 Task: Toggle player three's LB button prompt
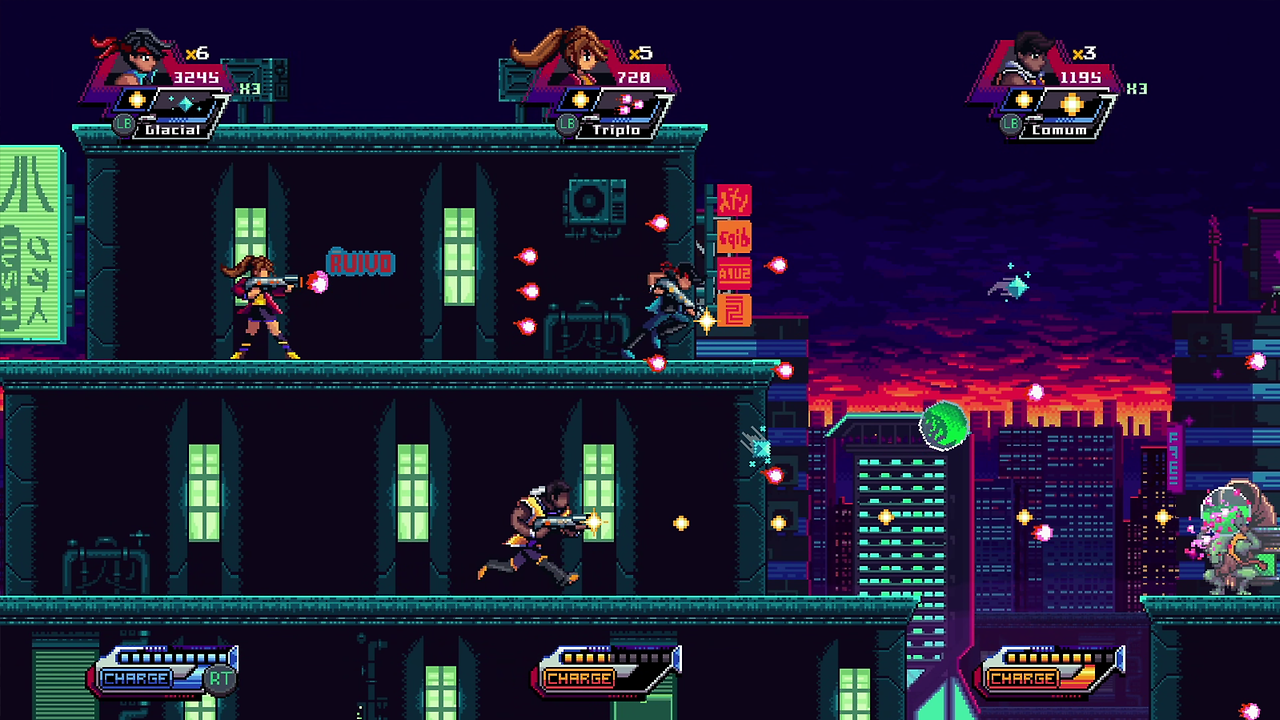pyautogui.click(x=1010, y=124)
